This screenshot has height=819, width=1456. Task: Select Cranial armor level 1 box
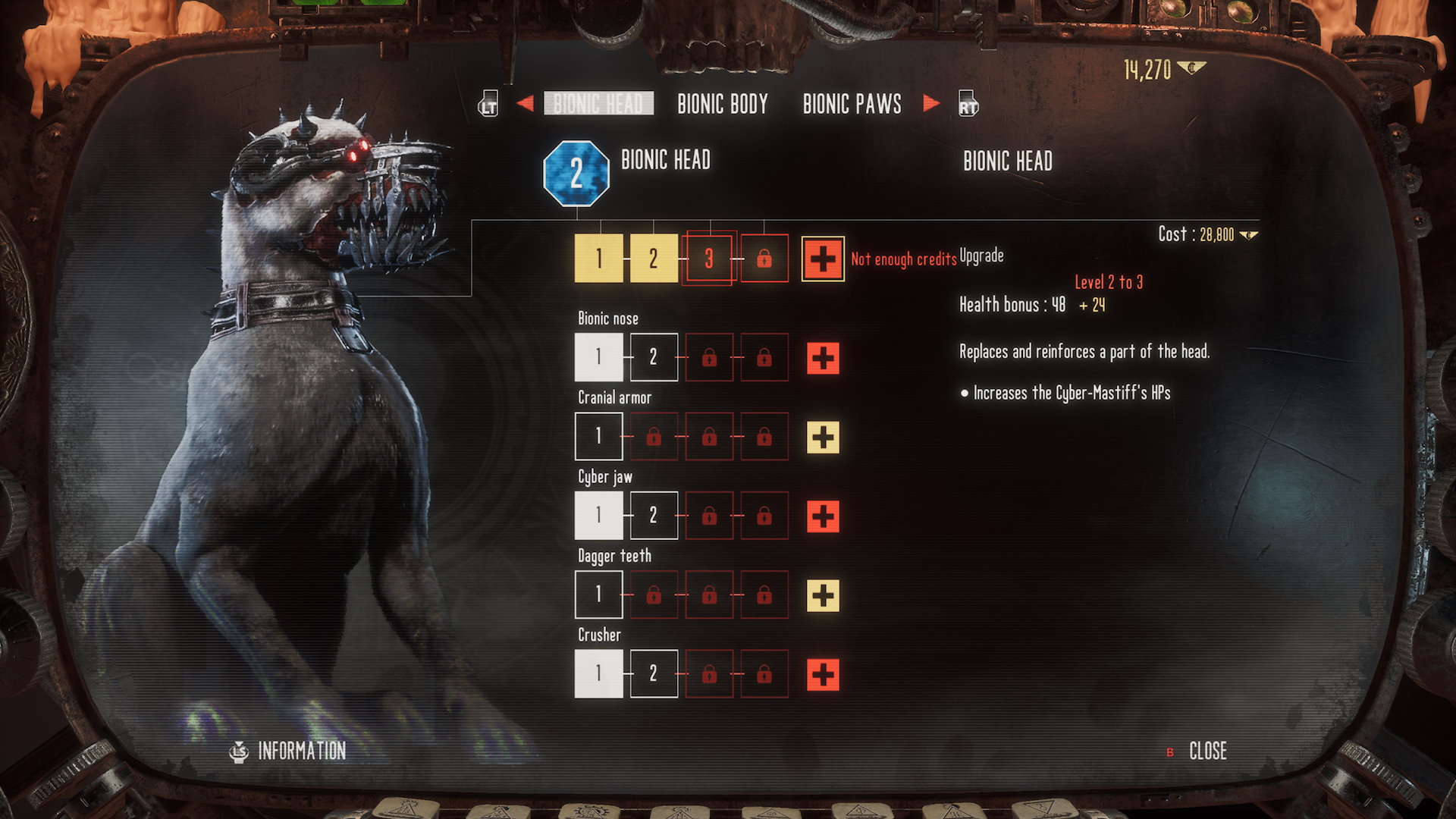point(599,436)
